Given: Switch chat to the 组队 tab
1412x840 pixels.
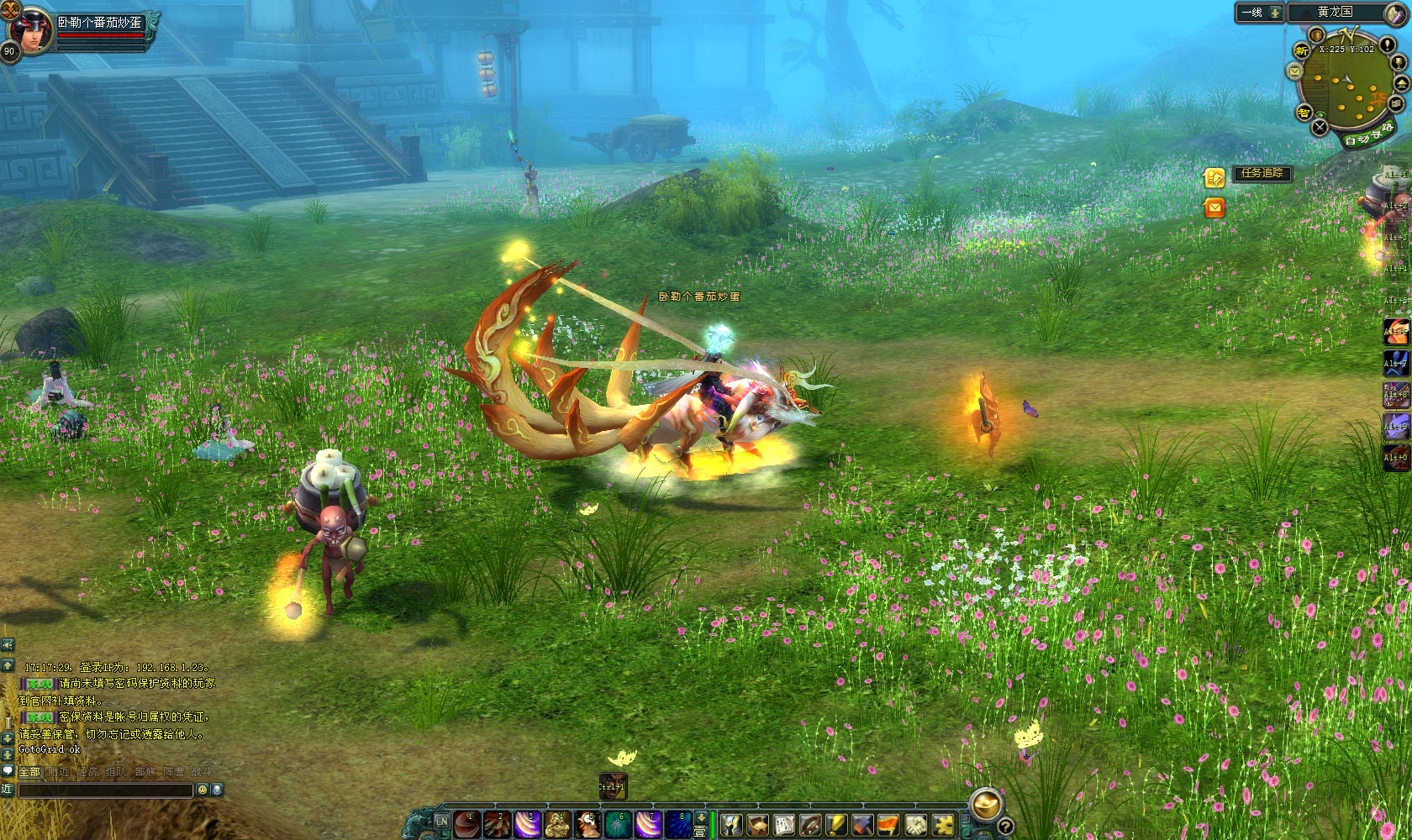Looking at the screenshot, I should [x=116, y=771].
